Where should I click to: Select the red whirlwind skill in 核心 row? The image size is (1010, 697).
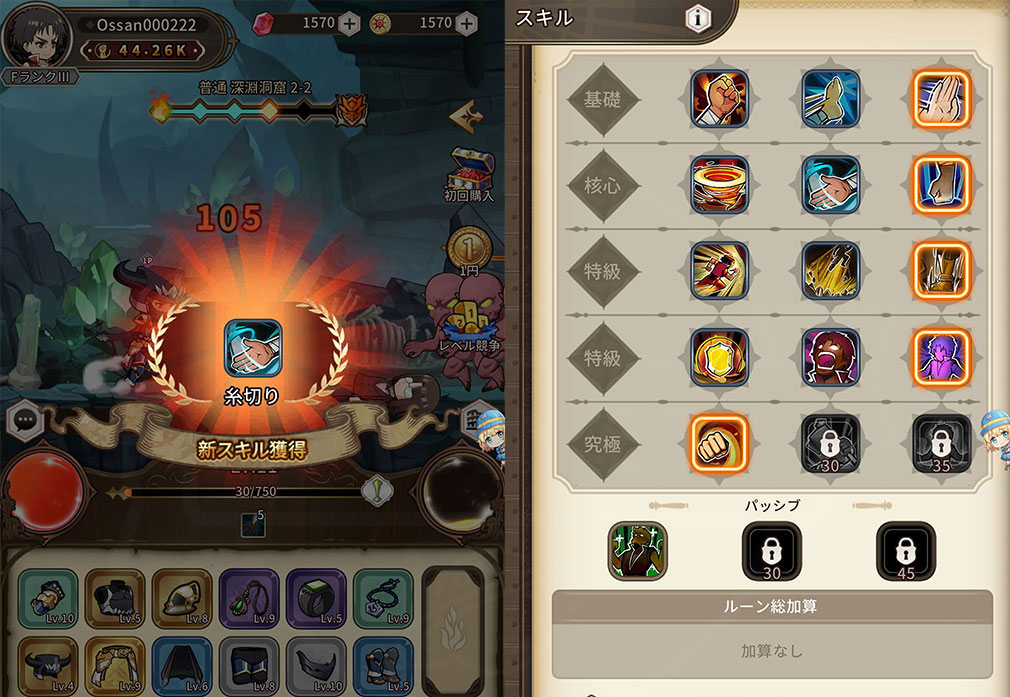(x=719, y=186)
